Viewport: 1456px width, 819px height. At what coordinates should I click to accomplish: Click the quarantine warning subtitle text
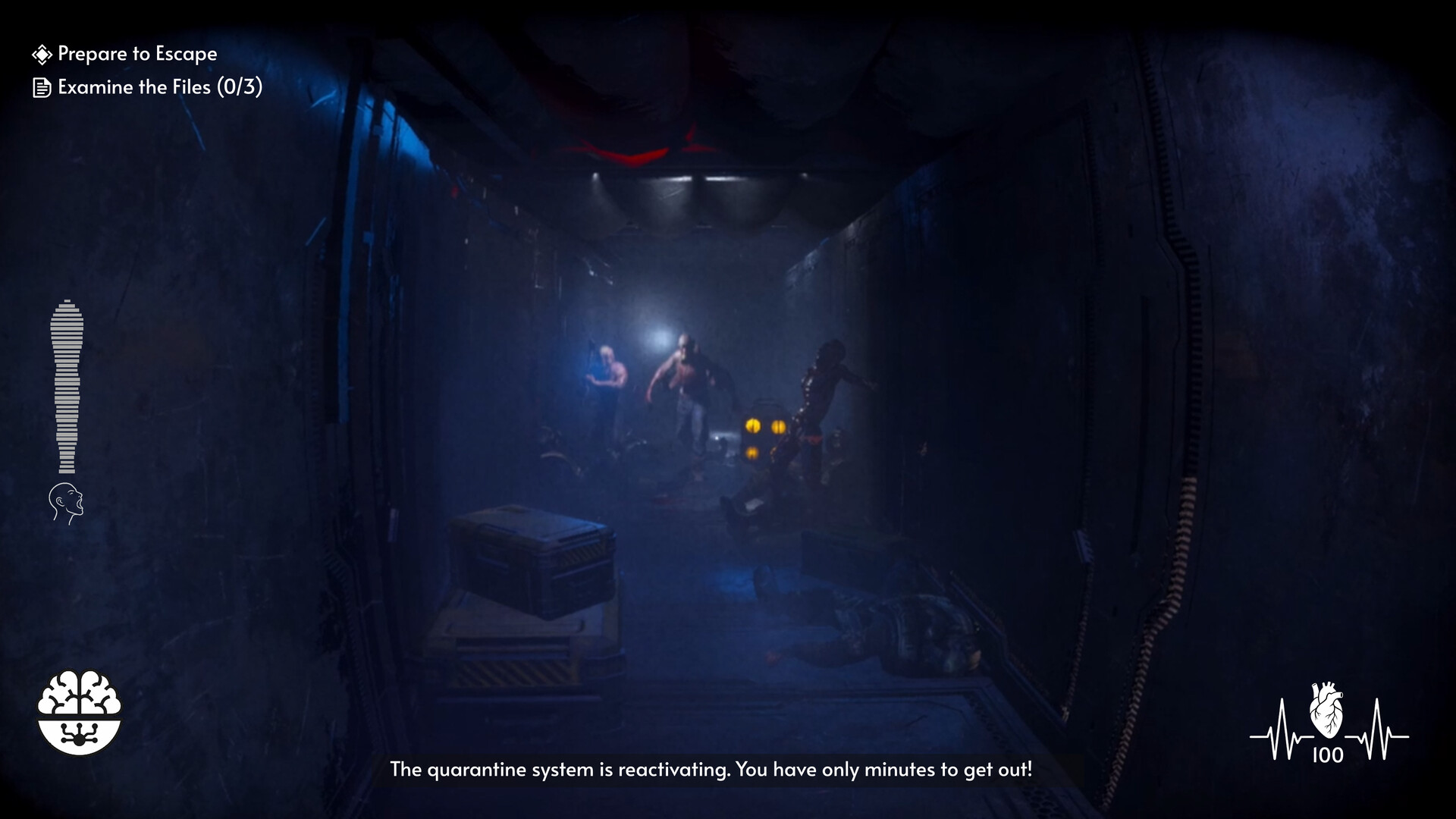click(x=711, y=769)
